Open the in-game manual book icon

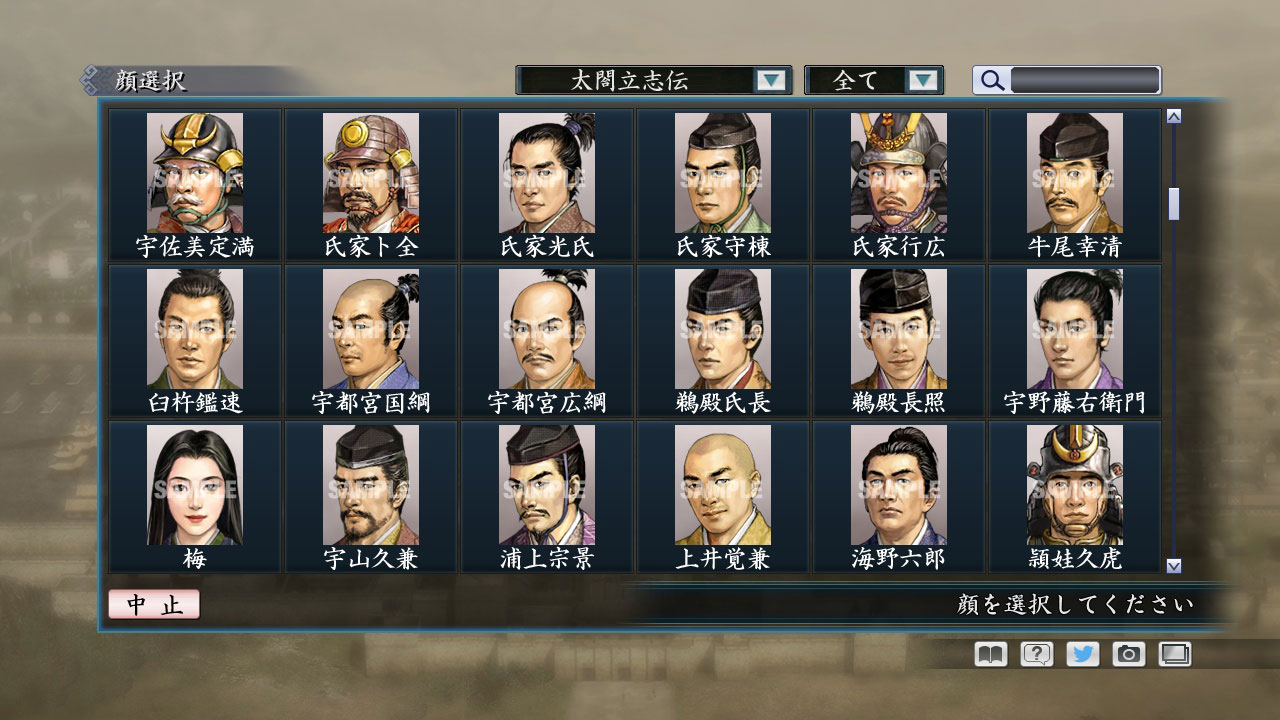pyautogui.click(x=988, y=653)
